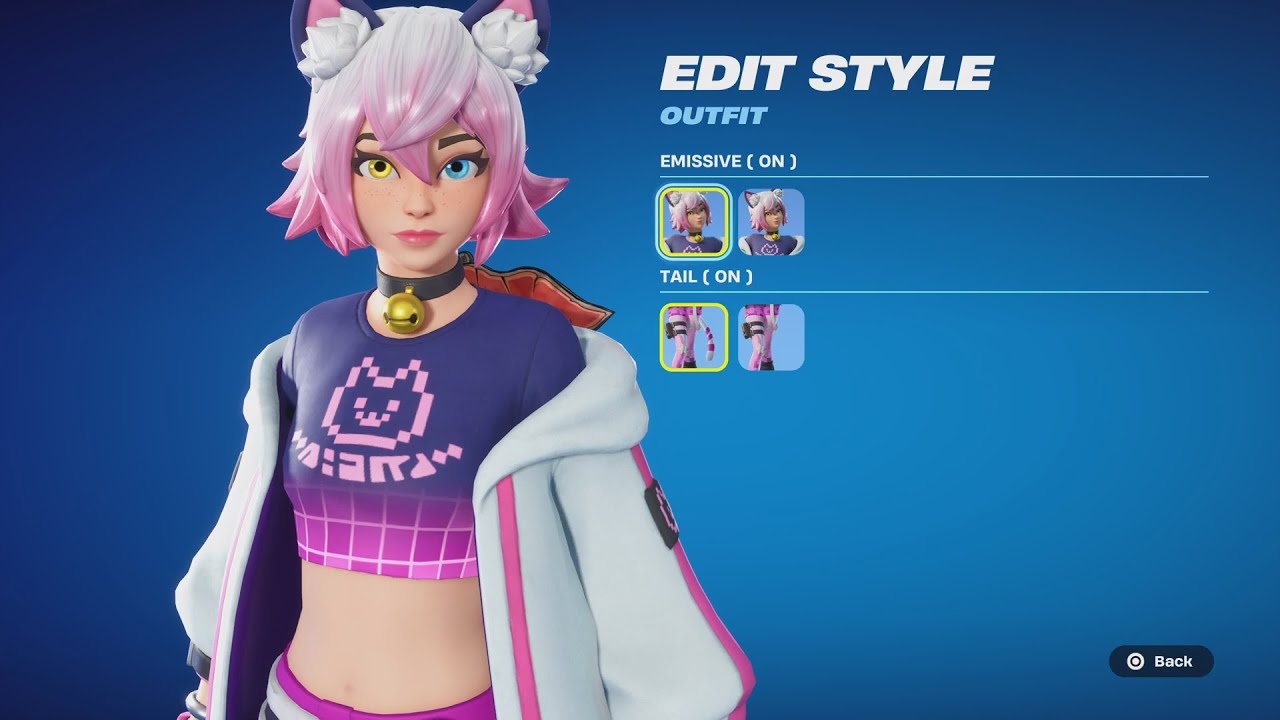Click the Back button
Image resolution: width=1280 pixels, height=720 pixels.
coord(1160,661)
